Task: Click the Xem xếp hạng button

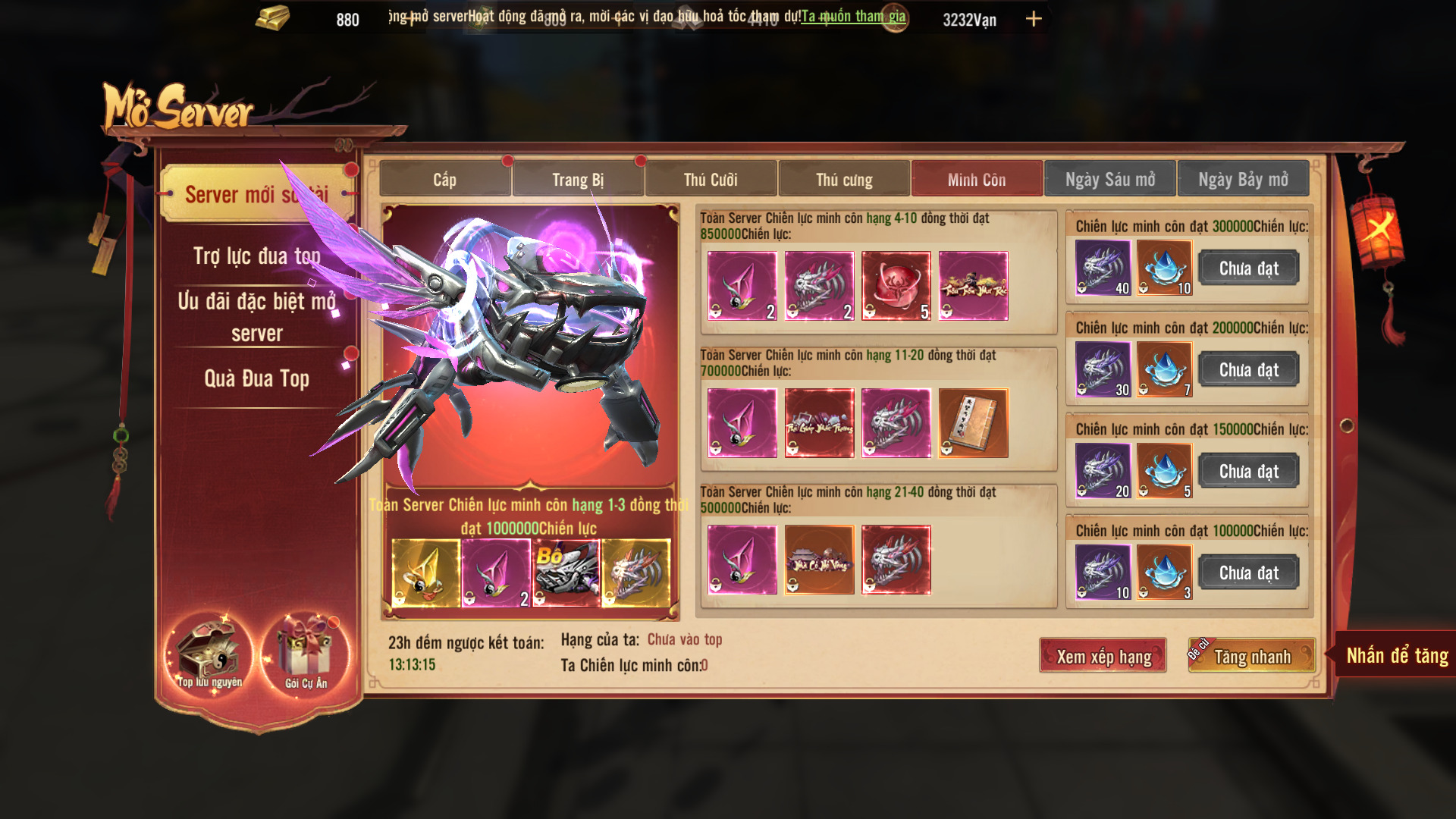Action: tap(1103, 656)
